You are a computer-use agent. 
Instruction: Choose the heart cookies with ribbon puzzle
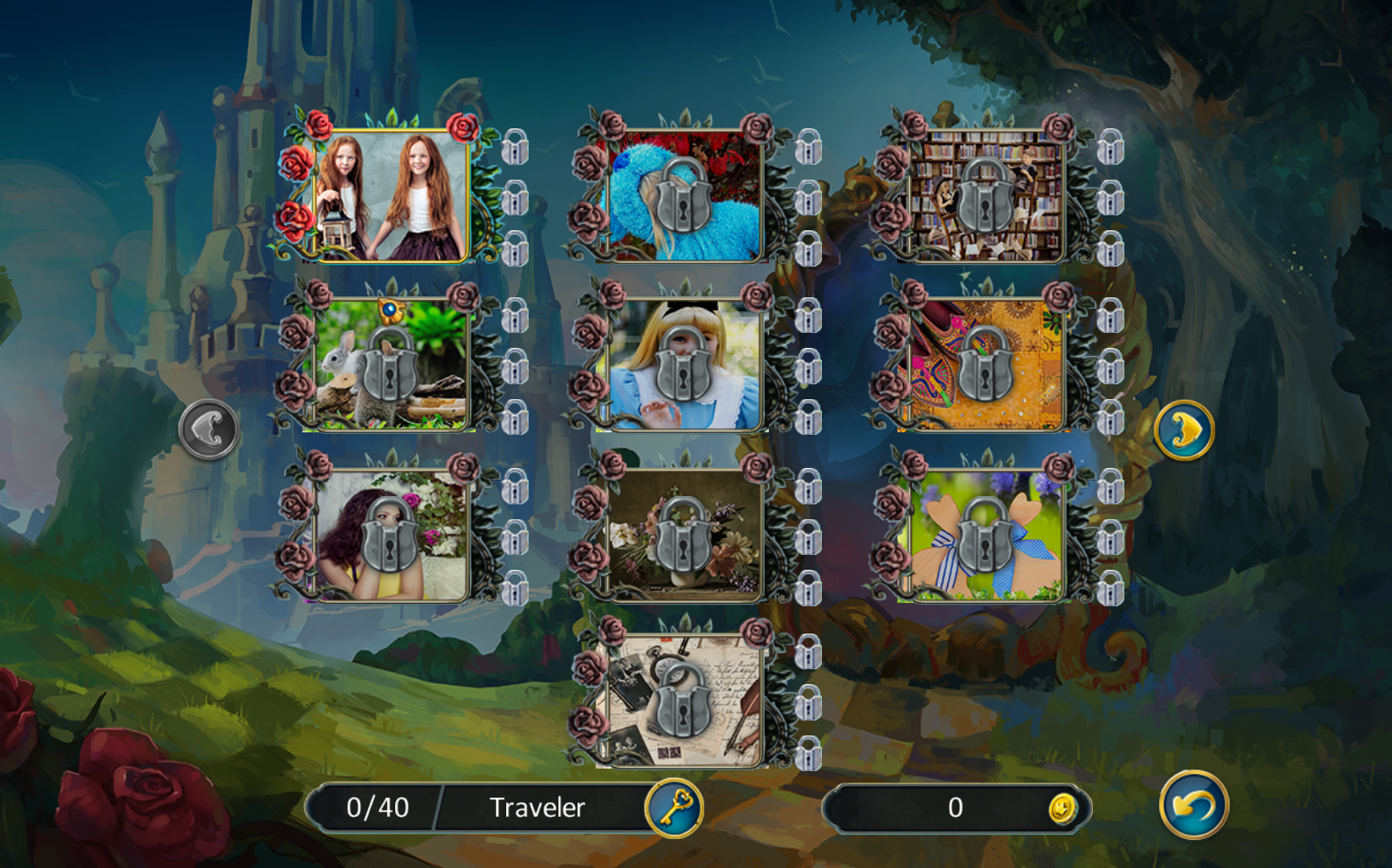coord(985,536)
